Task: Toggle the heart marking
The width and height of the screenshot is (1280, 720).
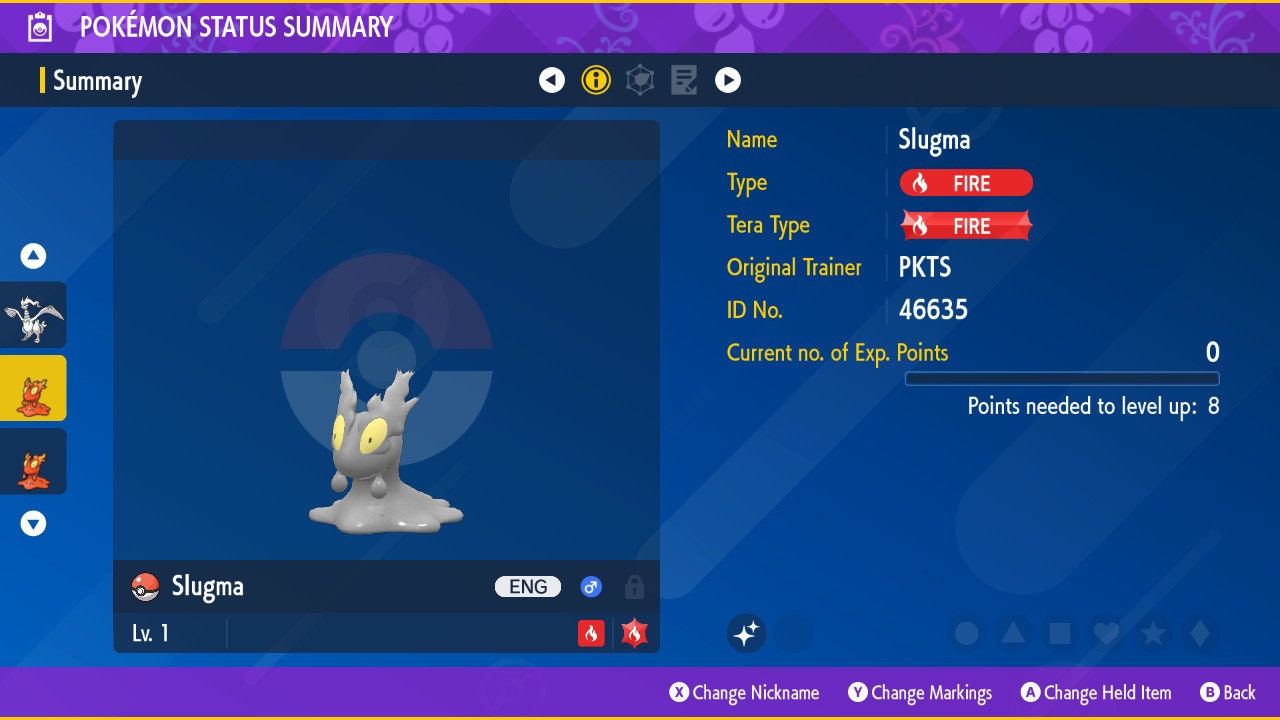Action: 1105,633
